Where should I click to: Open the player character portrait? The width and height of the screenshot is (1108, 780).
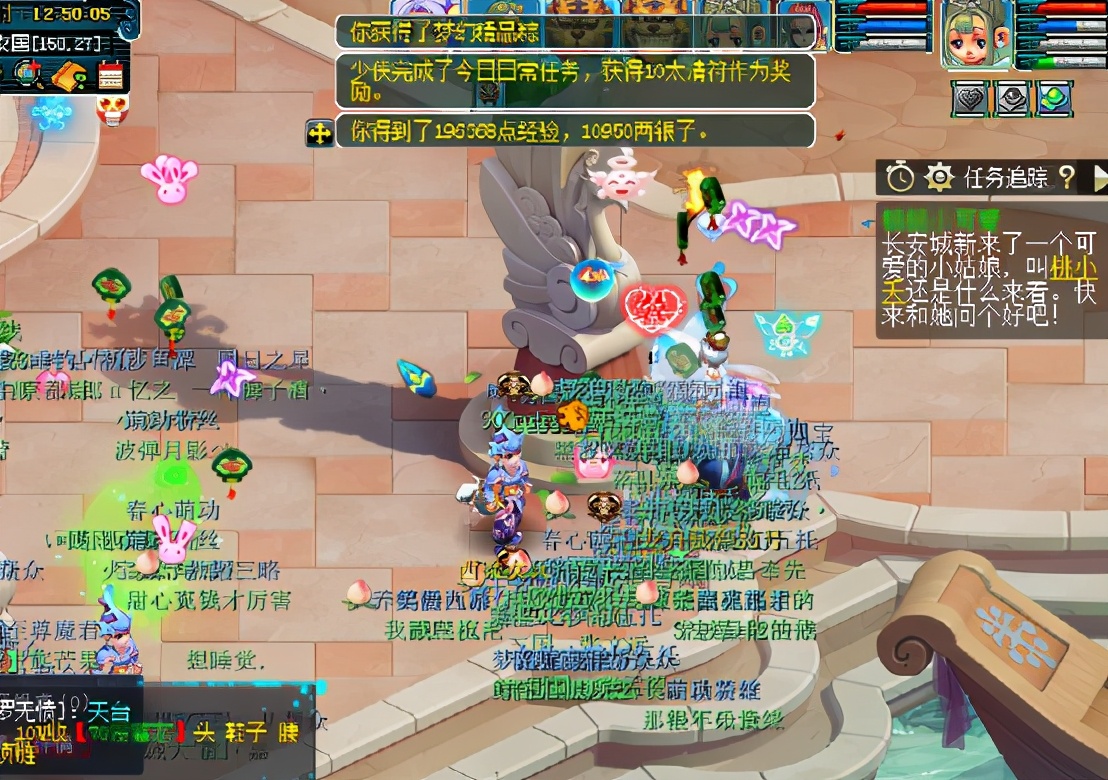(977, 36)
